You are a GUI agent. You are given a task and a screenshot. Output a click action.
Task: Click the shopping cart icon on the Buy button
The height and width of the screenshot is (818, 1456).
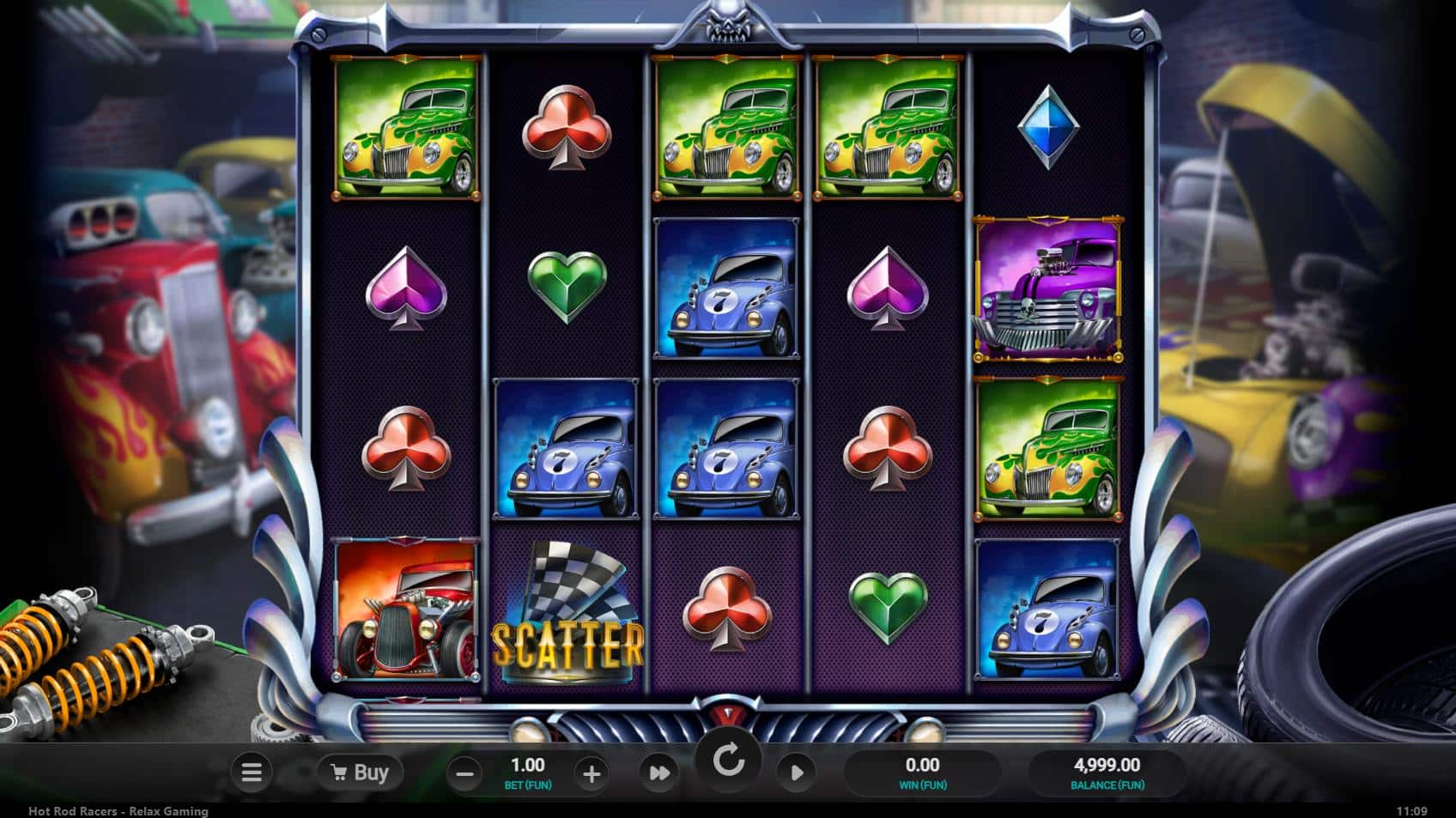pos(338,772)
